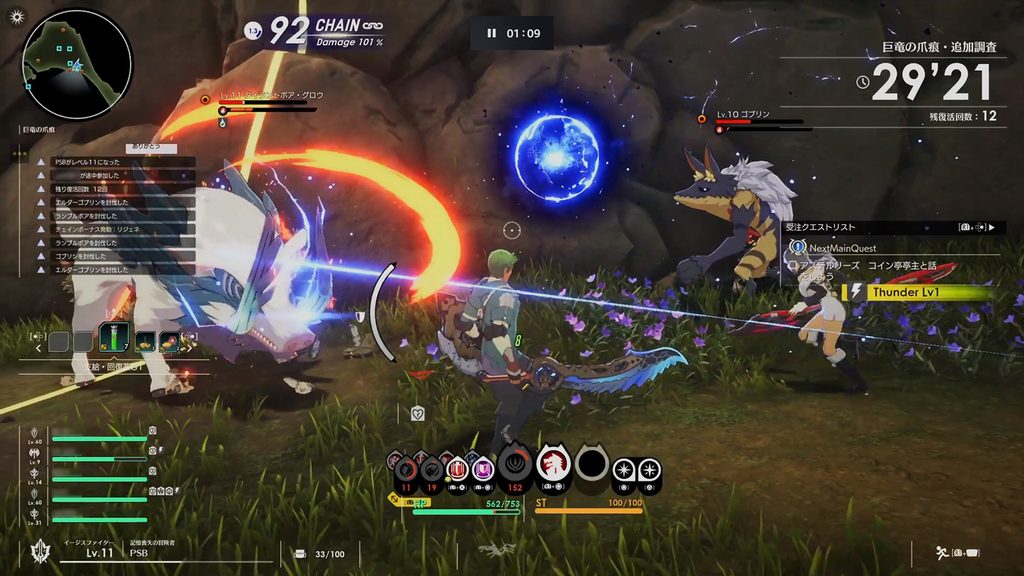
Task: Click the empty black ring skill slot
Action: (591, 464)
